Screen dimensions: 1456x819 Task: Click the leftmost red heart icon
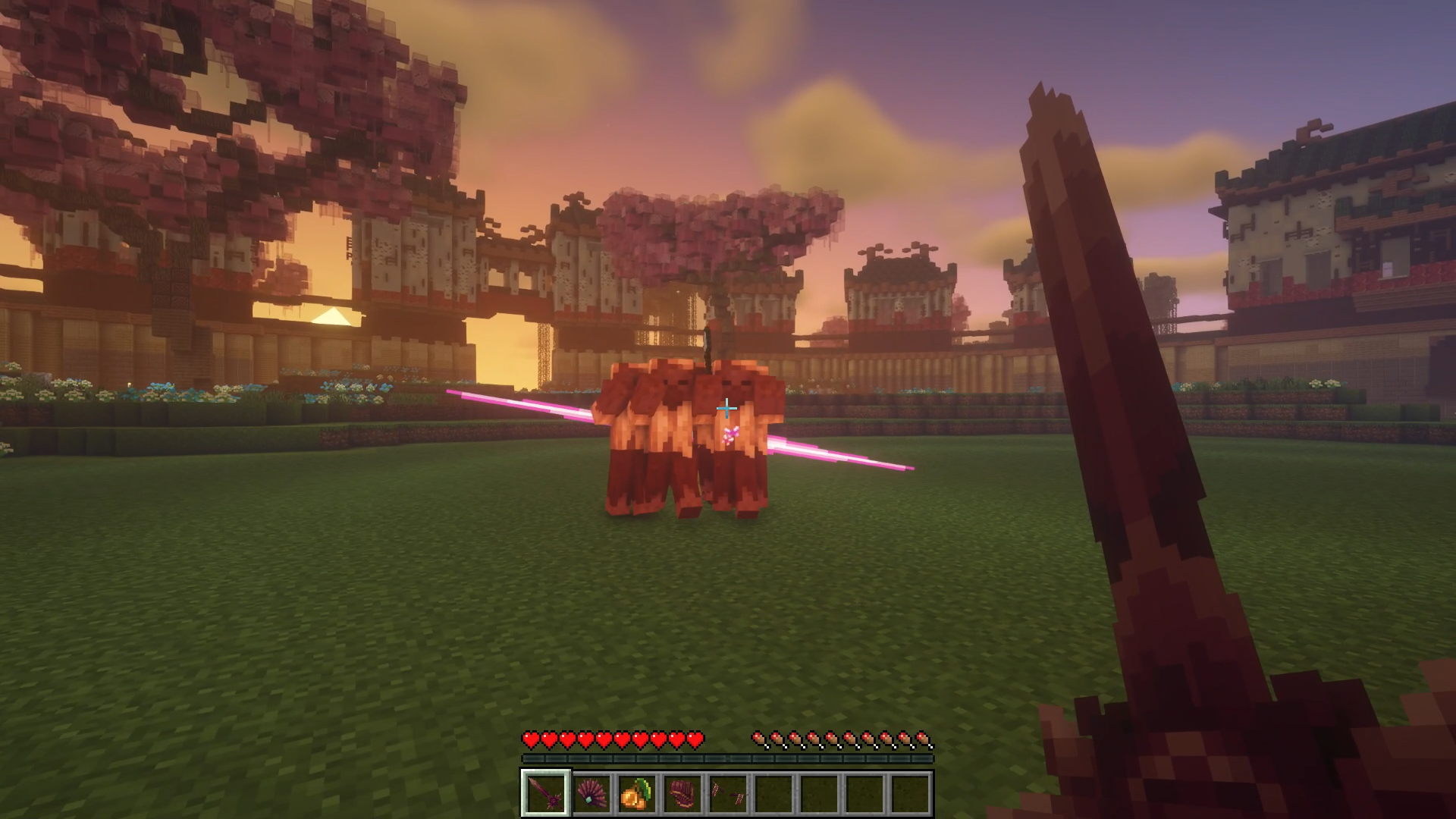pos(529,738)
